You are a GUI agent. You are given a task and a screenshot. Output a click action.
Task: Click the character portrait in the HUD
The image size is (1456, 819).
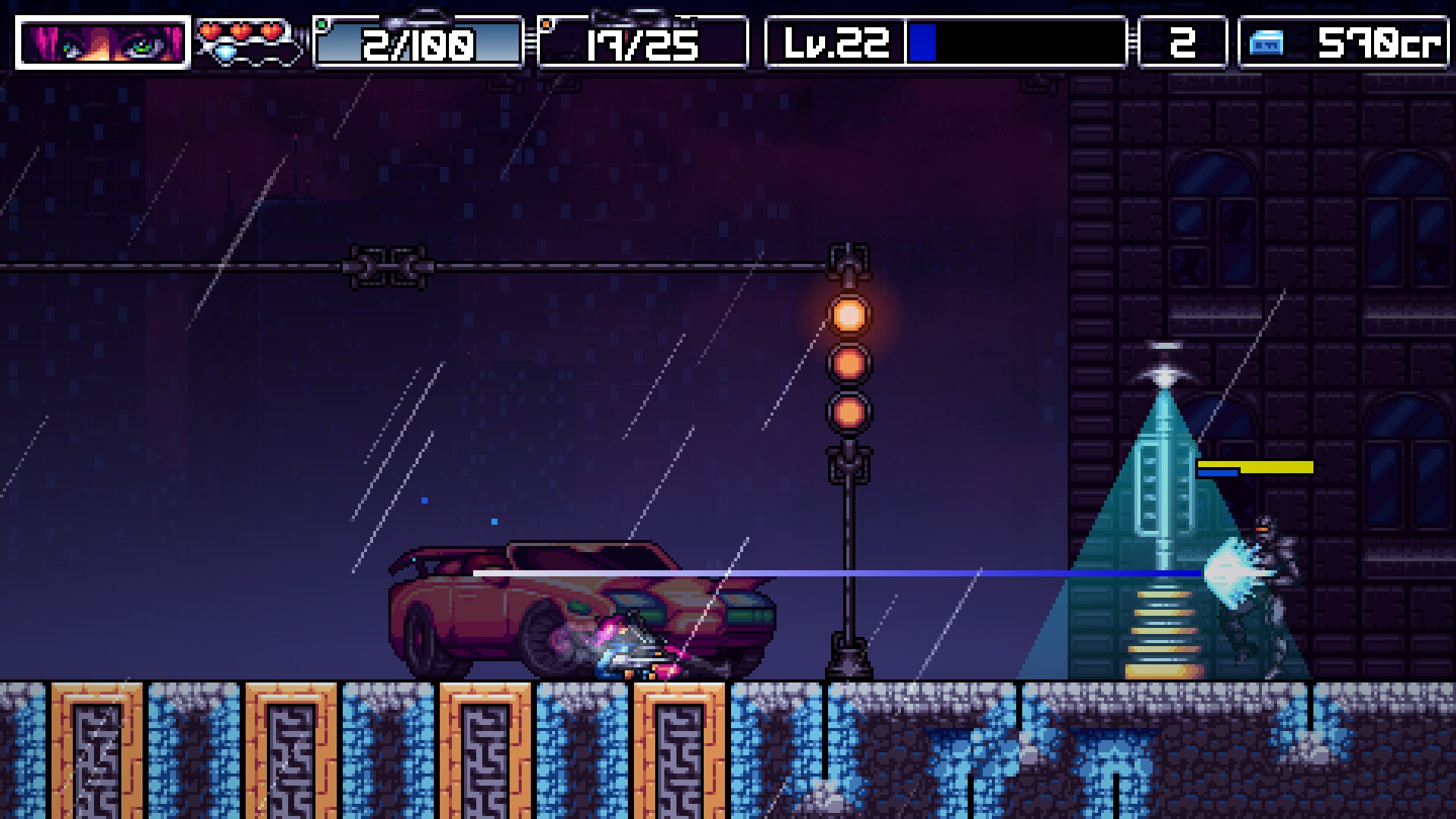[102, 42]
